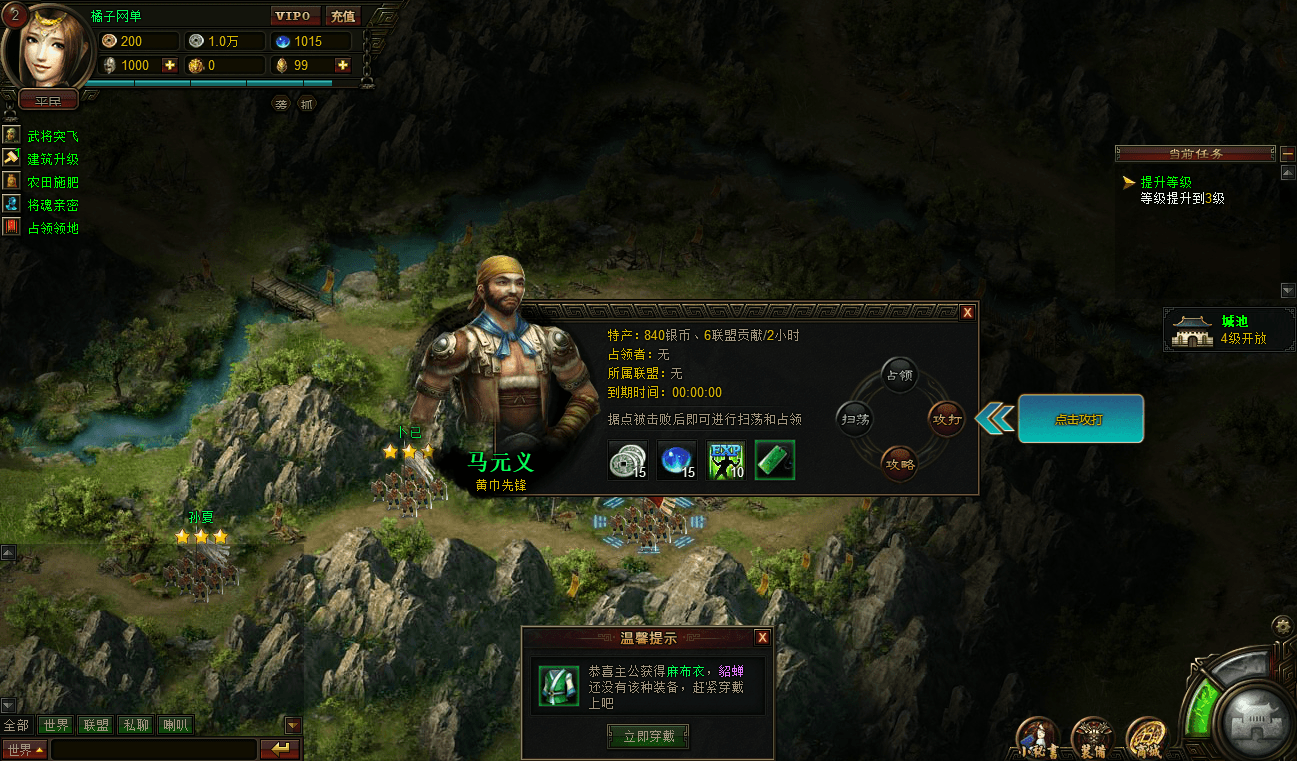
Task: Open the 攻略 strategy guide button
Action: coord(899,463)
